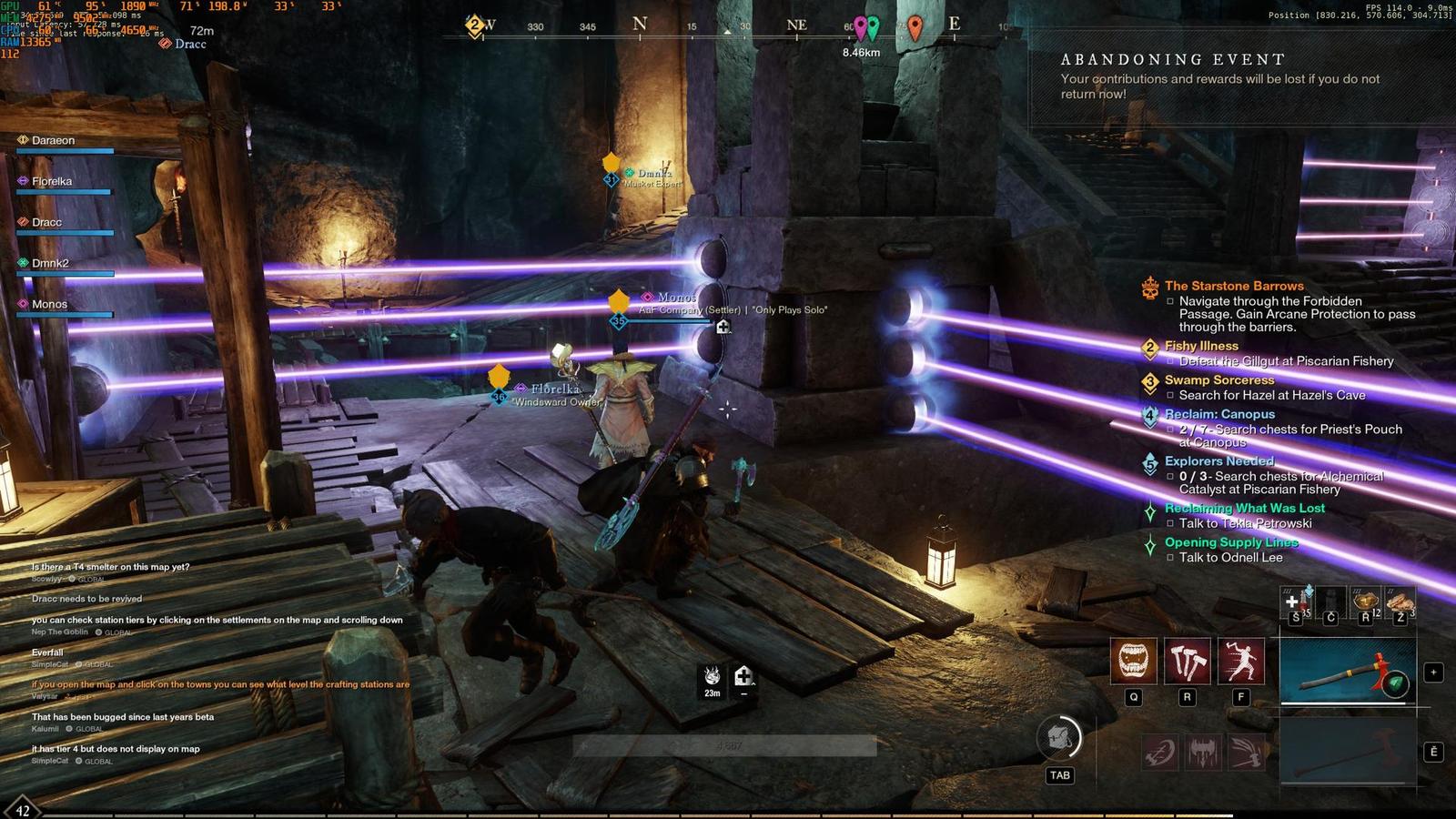
Task: Use the bread ration consumable slot
Action: tap(1400, 602)
